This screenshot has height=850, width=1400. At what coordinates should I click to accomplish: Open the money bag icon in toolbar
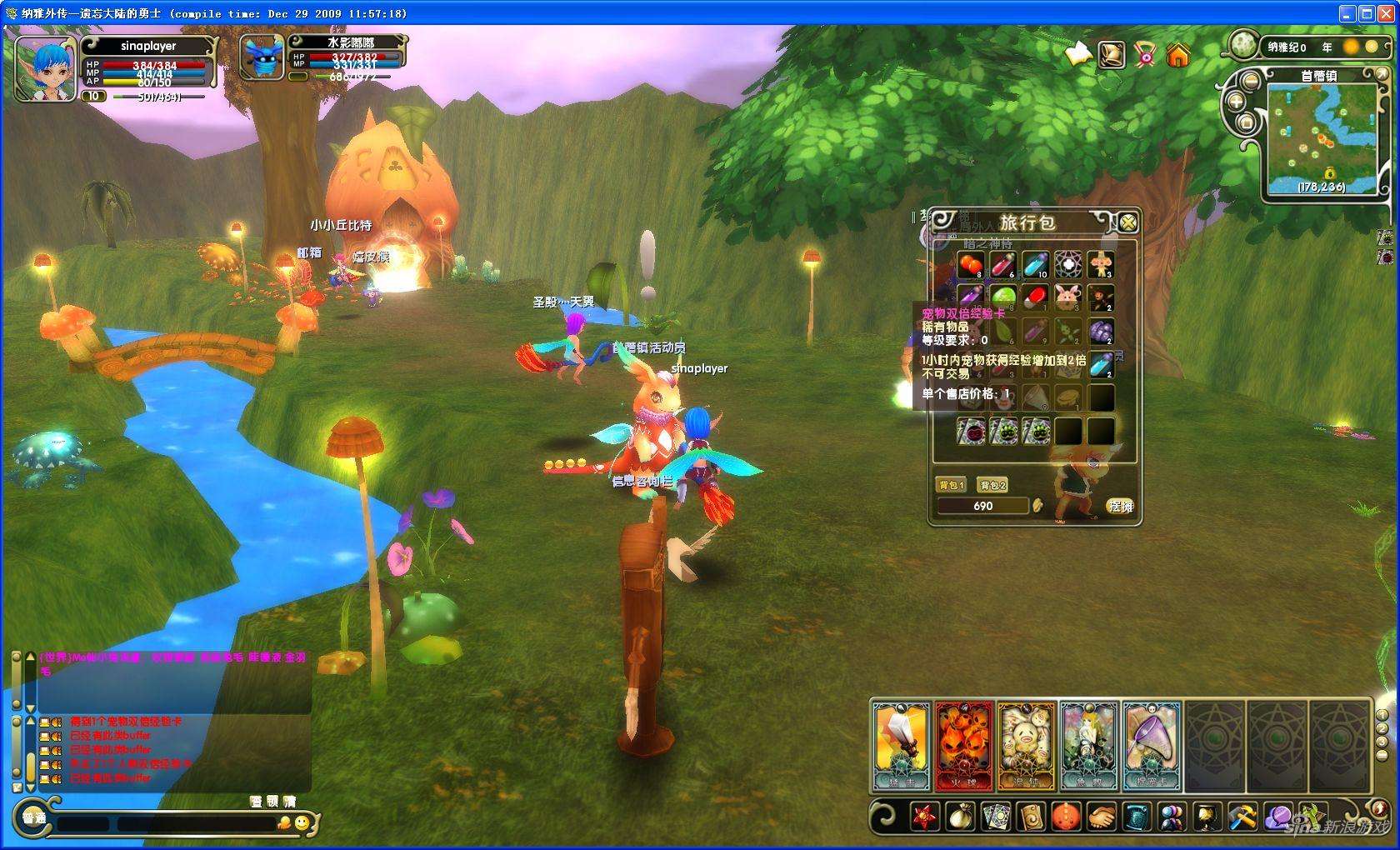pos(960,817)
